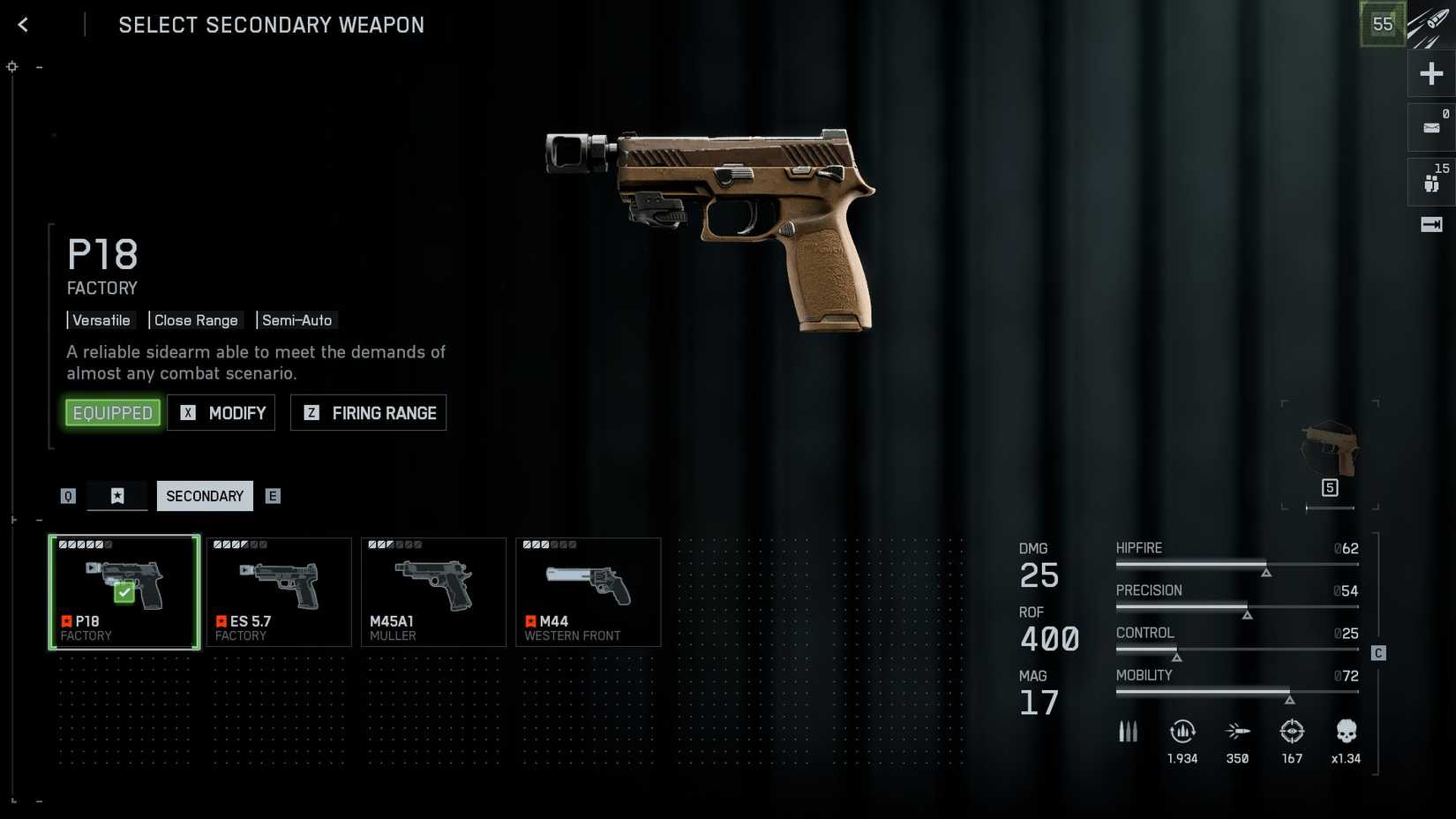Image resolution: width=1456 pixels, height=819 pixels.
Task: Go back using the top-left arrow
Action: tap(24, 25)
